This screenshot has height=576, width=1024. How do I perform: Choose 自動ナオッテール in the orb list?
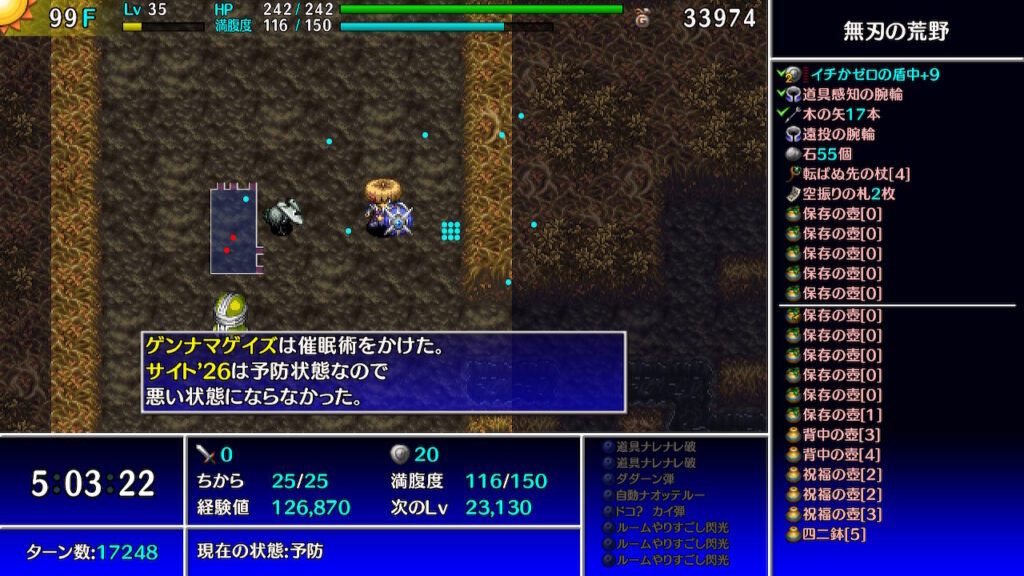tap(660, 495)
